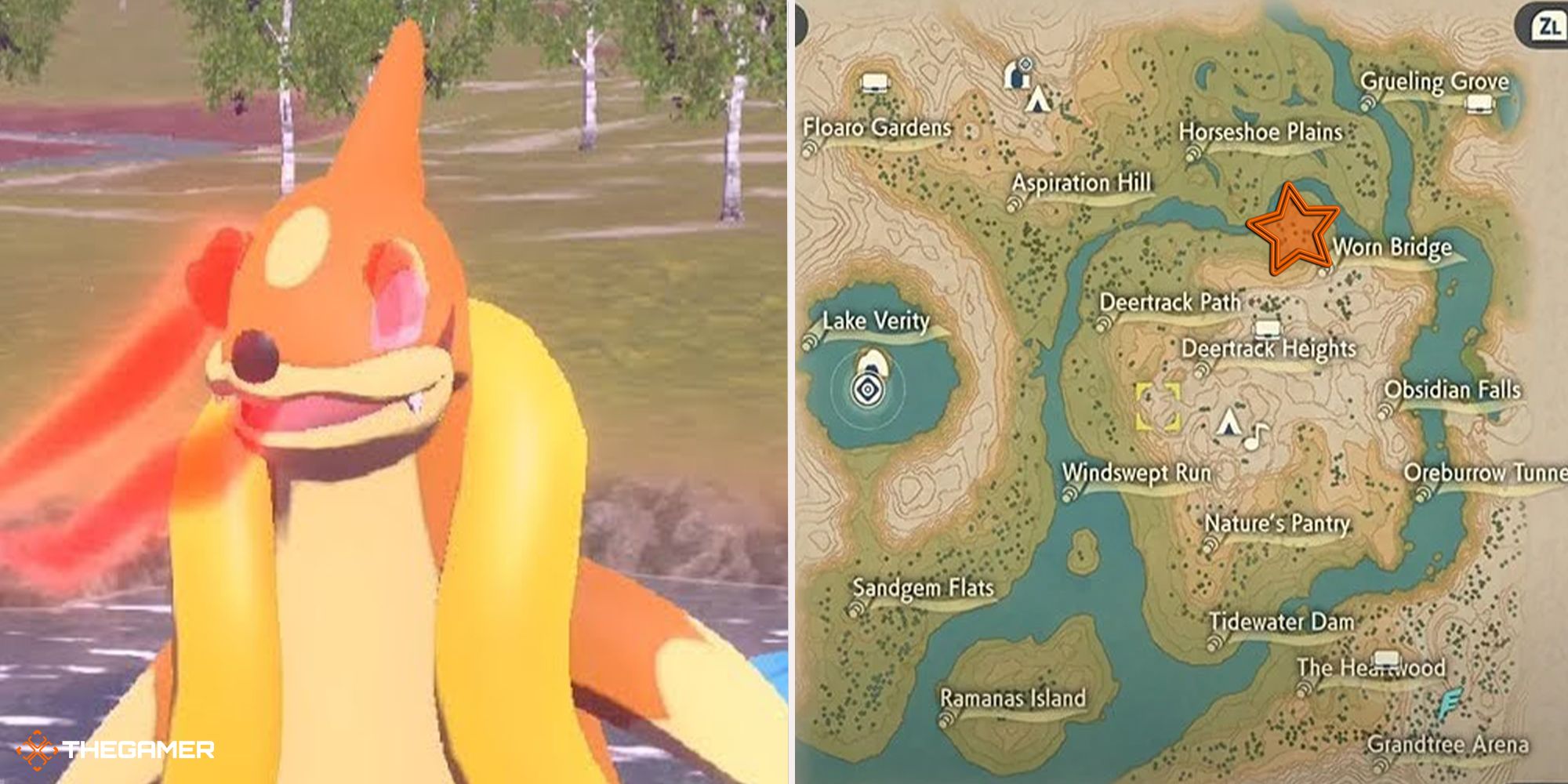Toggle the swirl lake marker in Lake Verity
1568x784 pixels.
(868, 388)
